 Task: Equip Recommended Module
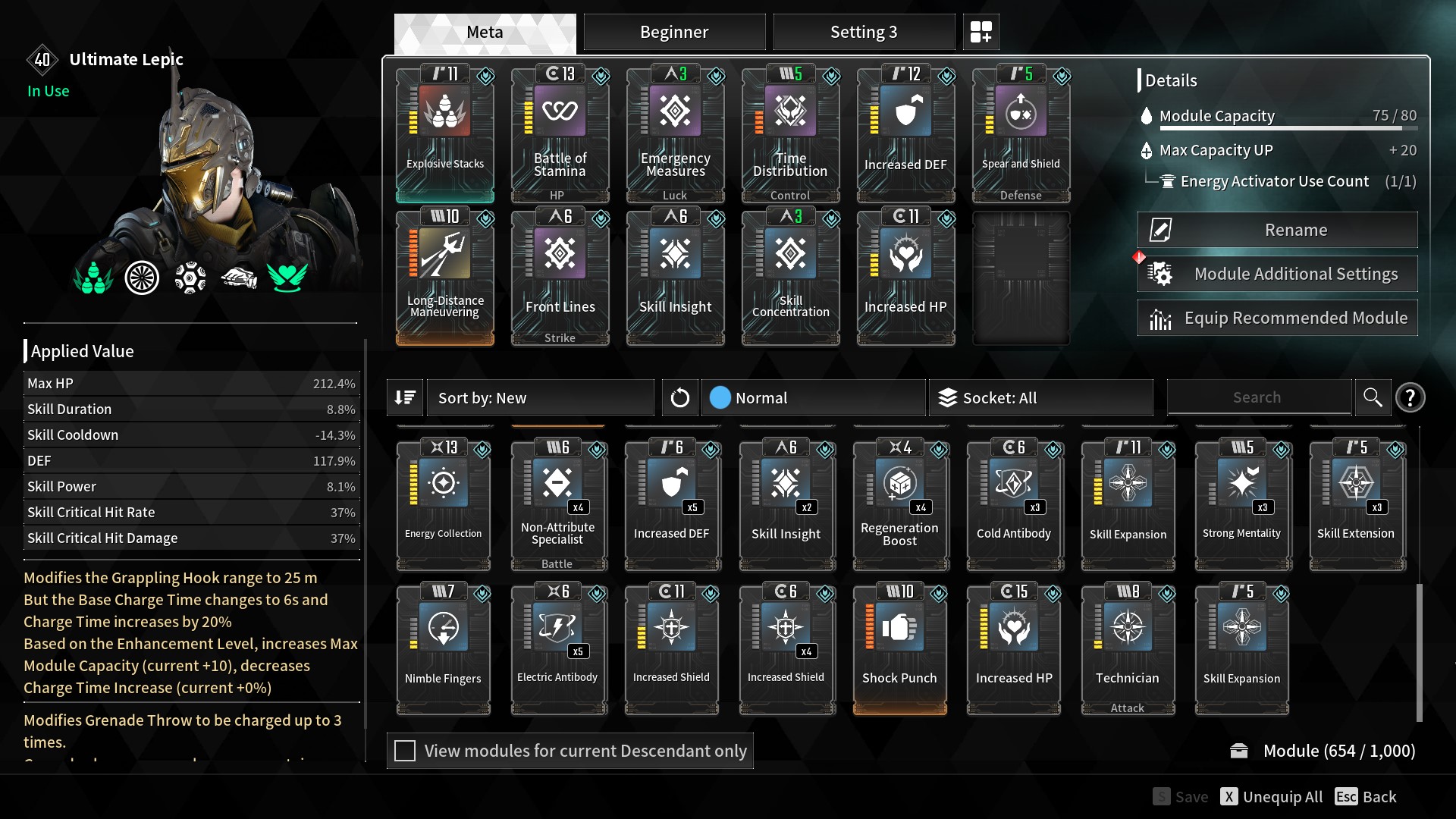(1277, 318)
